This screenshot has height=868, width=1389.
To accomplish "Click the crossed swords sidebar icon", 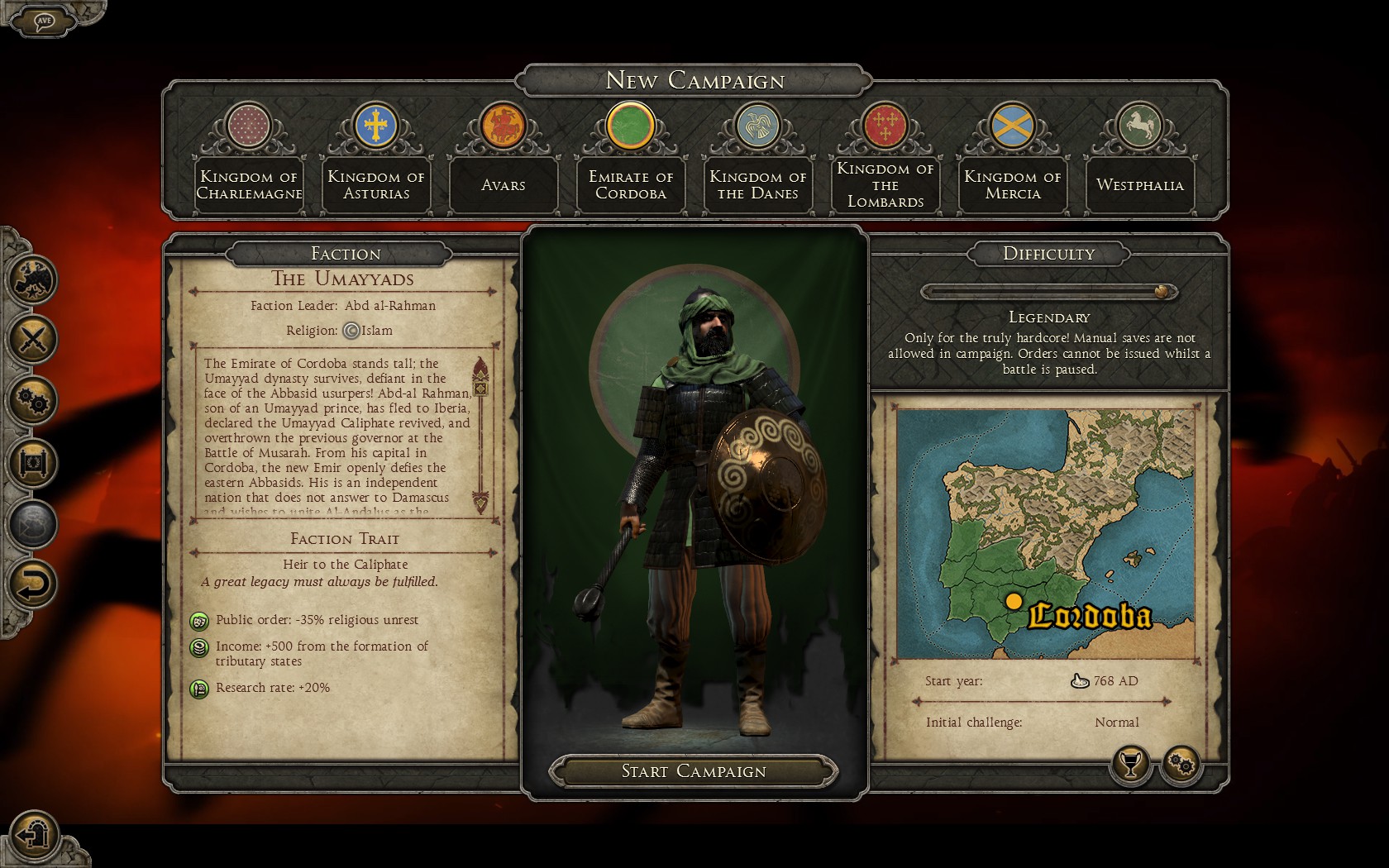I will pyautogui.click(x=33, y=339).
